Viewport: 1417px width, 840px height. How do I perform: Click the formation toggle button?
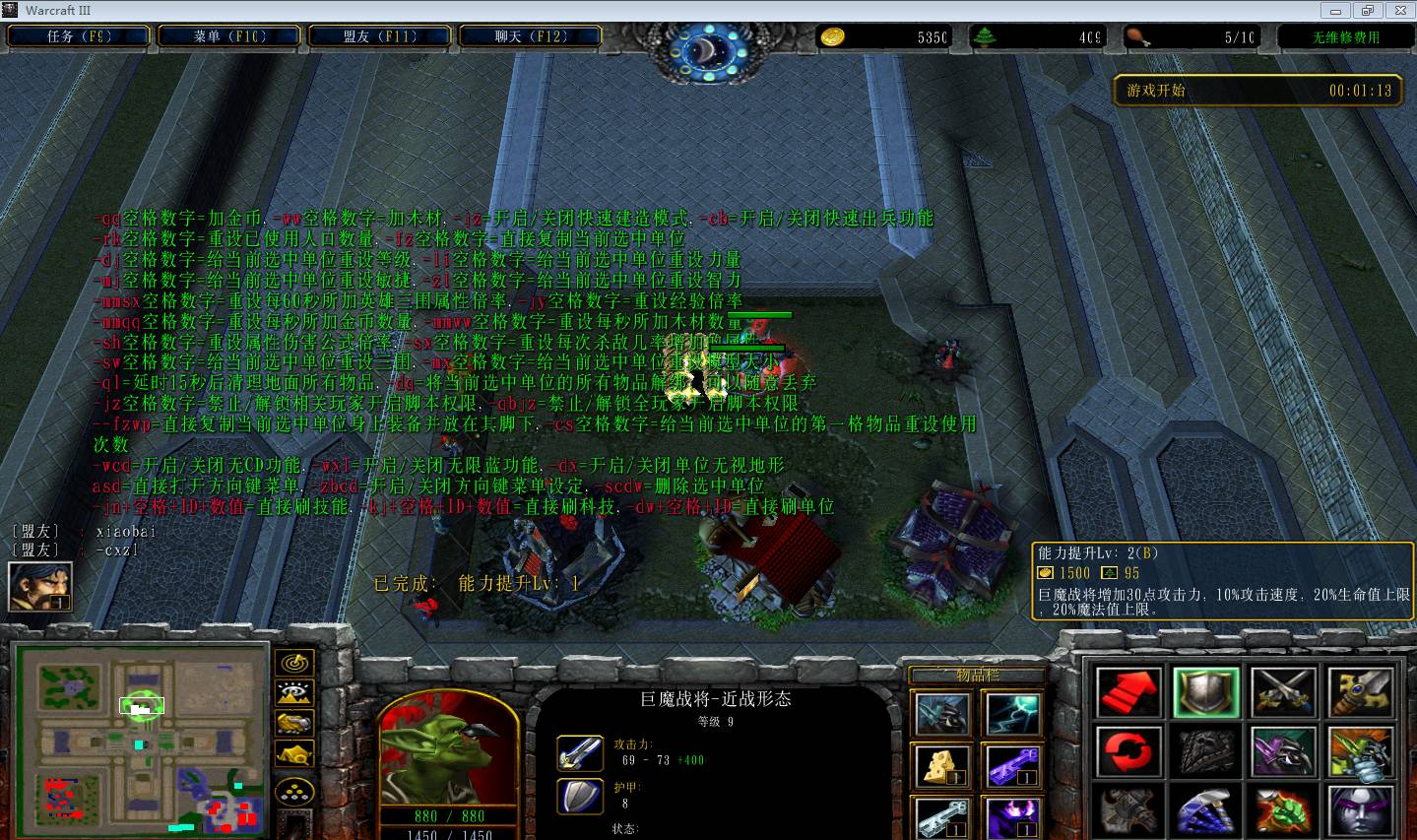coord(294,790)
